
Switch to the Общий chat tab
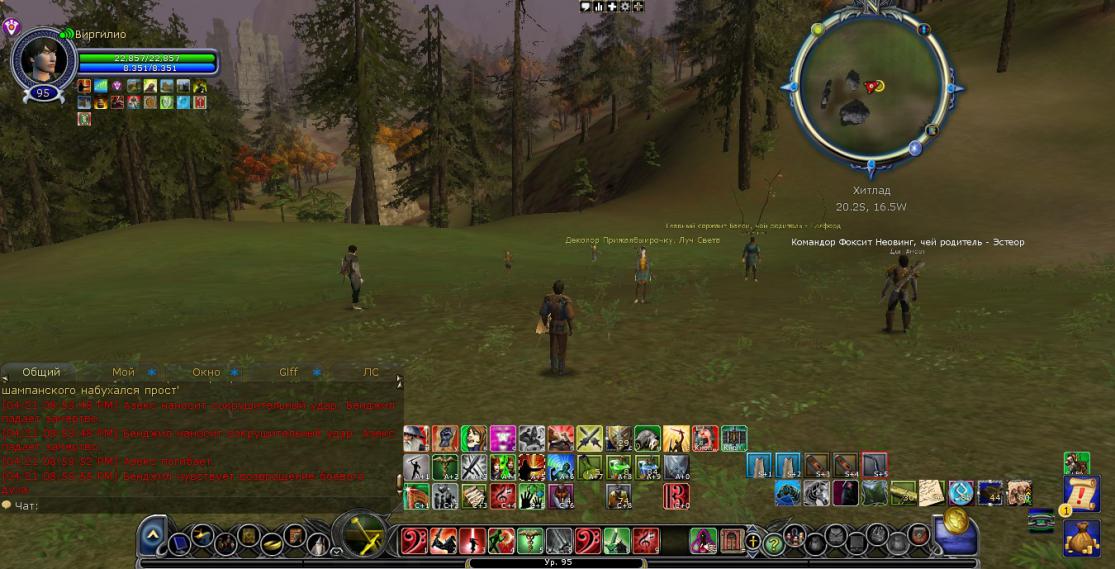click(41, 372)
